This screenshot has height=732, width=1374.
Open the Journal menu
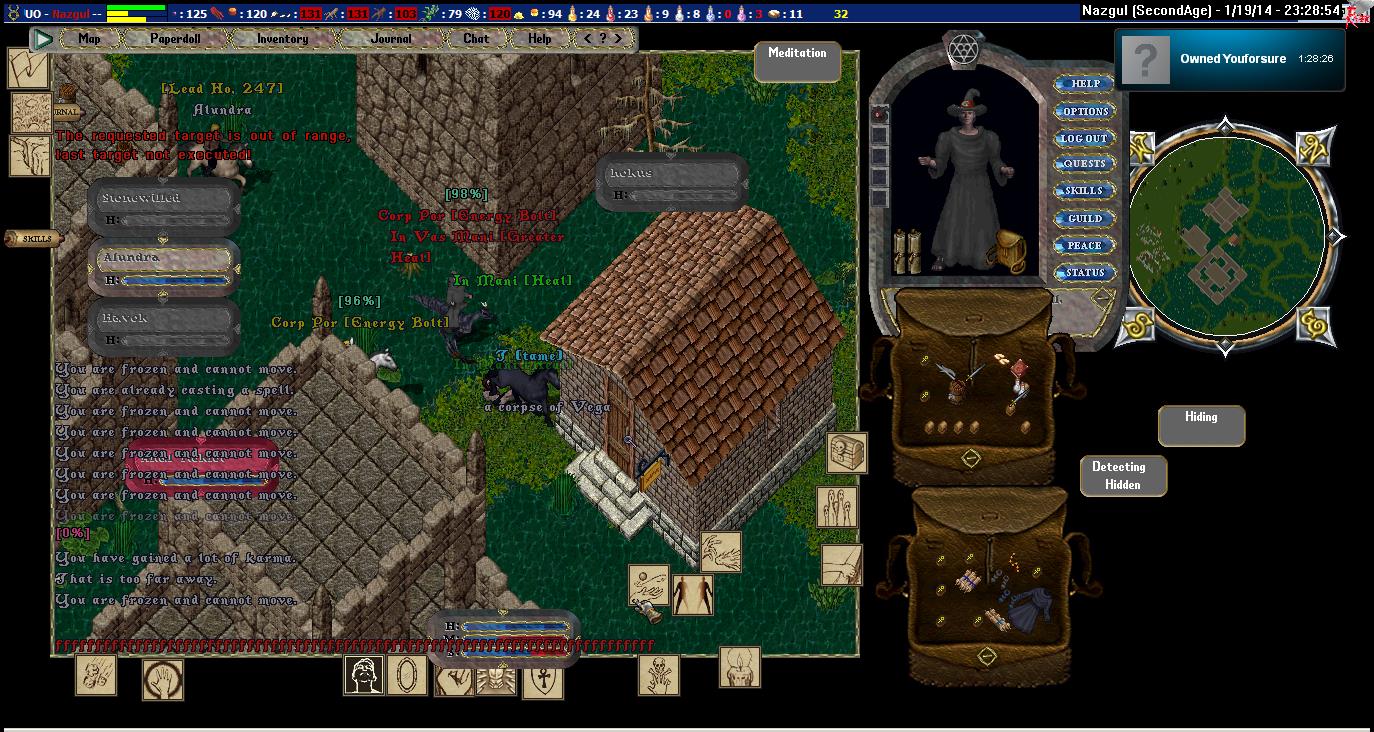tap(391, 39)
